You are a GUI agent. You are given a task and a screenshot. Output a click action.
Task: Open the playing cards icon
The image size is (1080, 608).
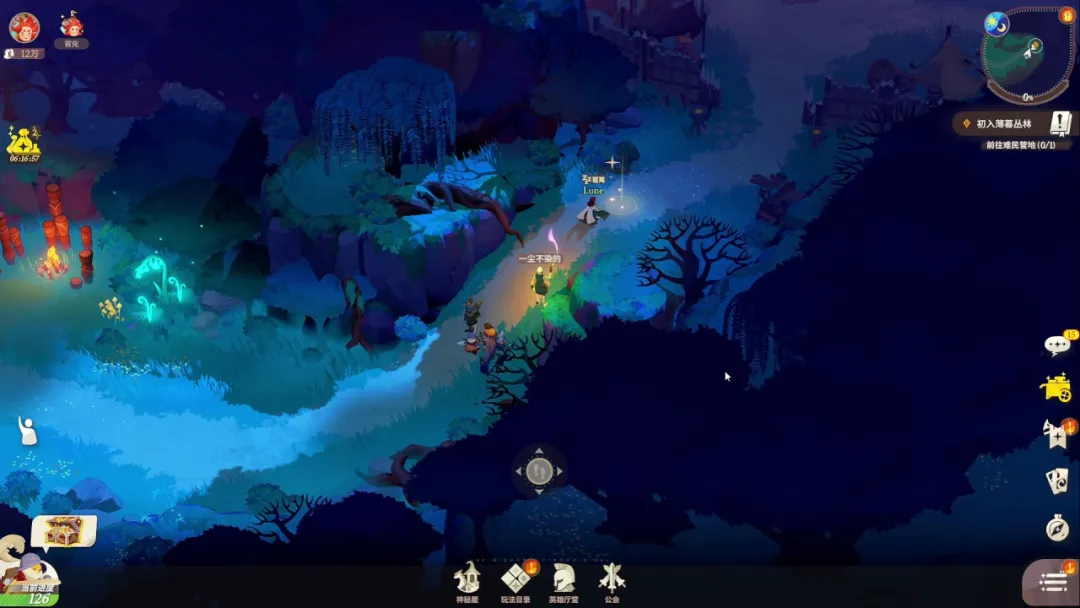[1057, 481]
